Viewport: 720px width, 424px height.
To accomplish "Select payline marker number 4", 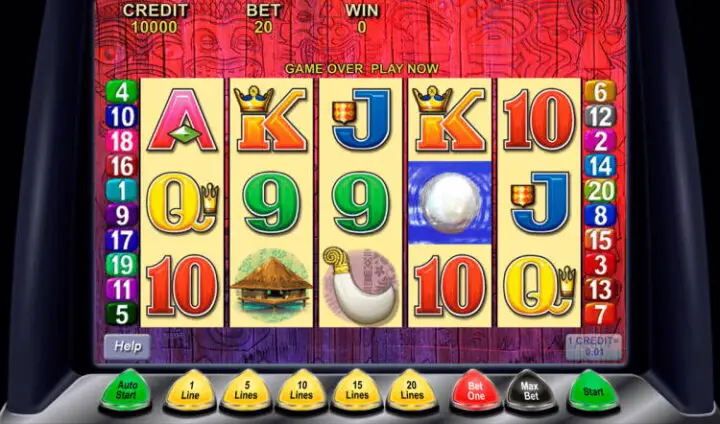I will coord(122,92).
